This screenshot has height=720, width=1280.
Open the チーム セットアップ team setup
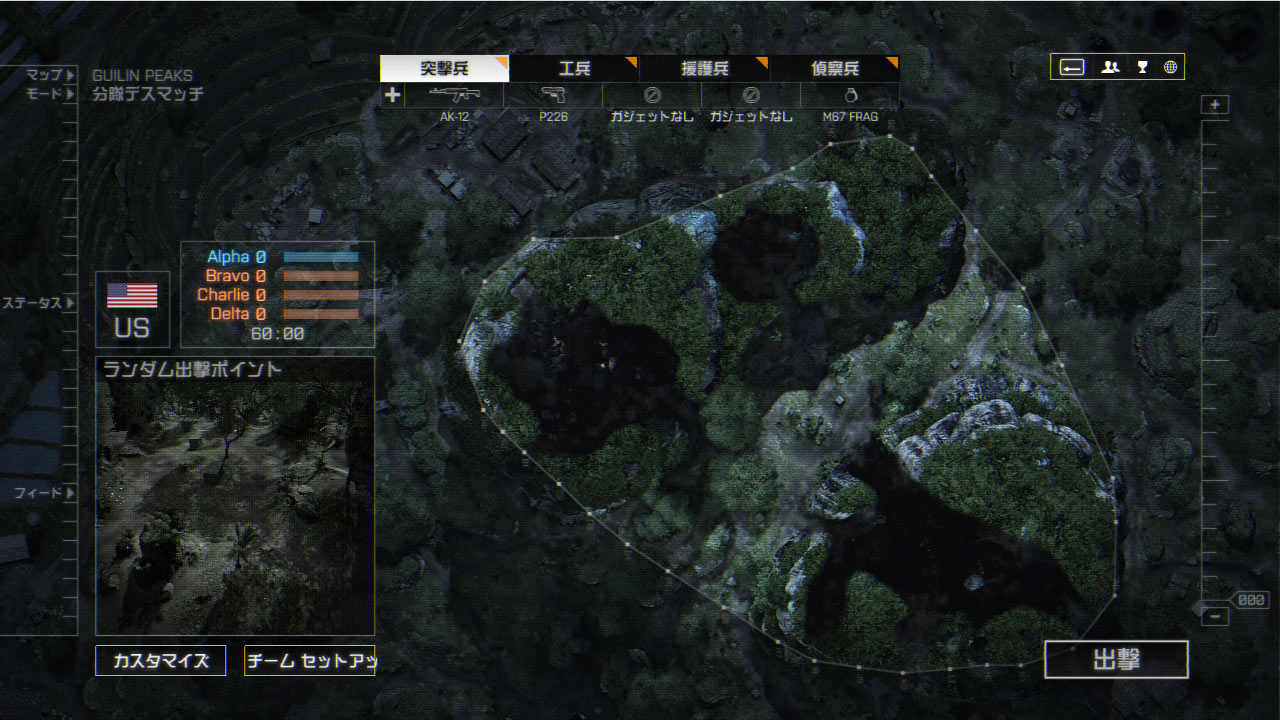click(309, 661)
